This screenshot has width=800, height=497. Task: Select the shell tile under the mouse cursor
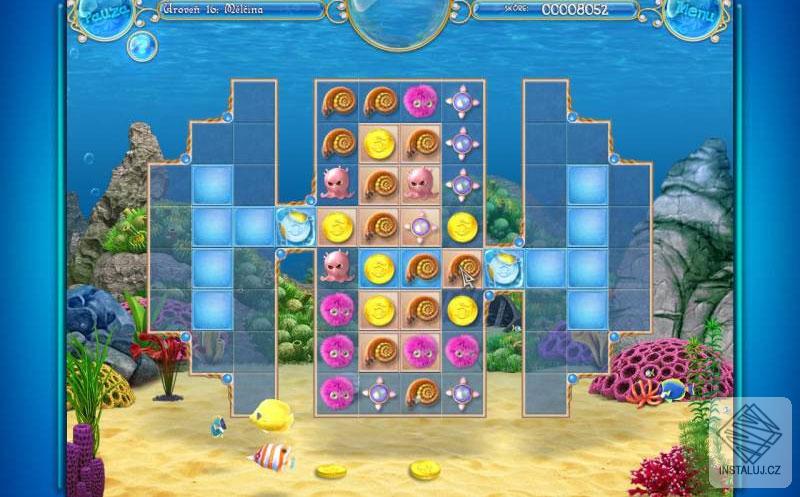tap(462, 267)
